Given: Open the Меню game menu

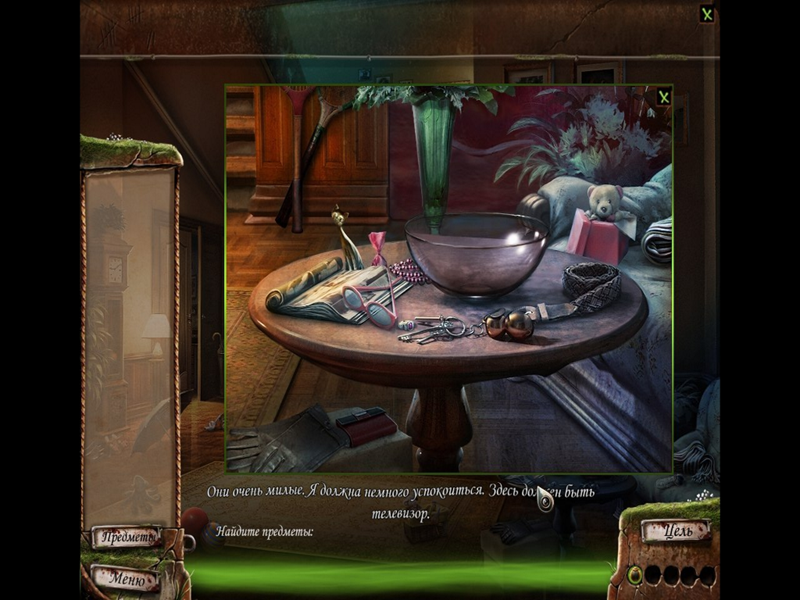Looking at the screenshot, I should pyautogui.click(x=128, y=578).
